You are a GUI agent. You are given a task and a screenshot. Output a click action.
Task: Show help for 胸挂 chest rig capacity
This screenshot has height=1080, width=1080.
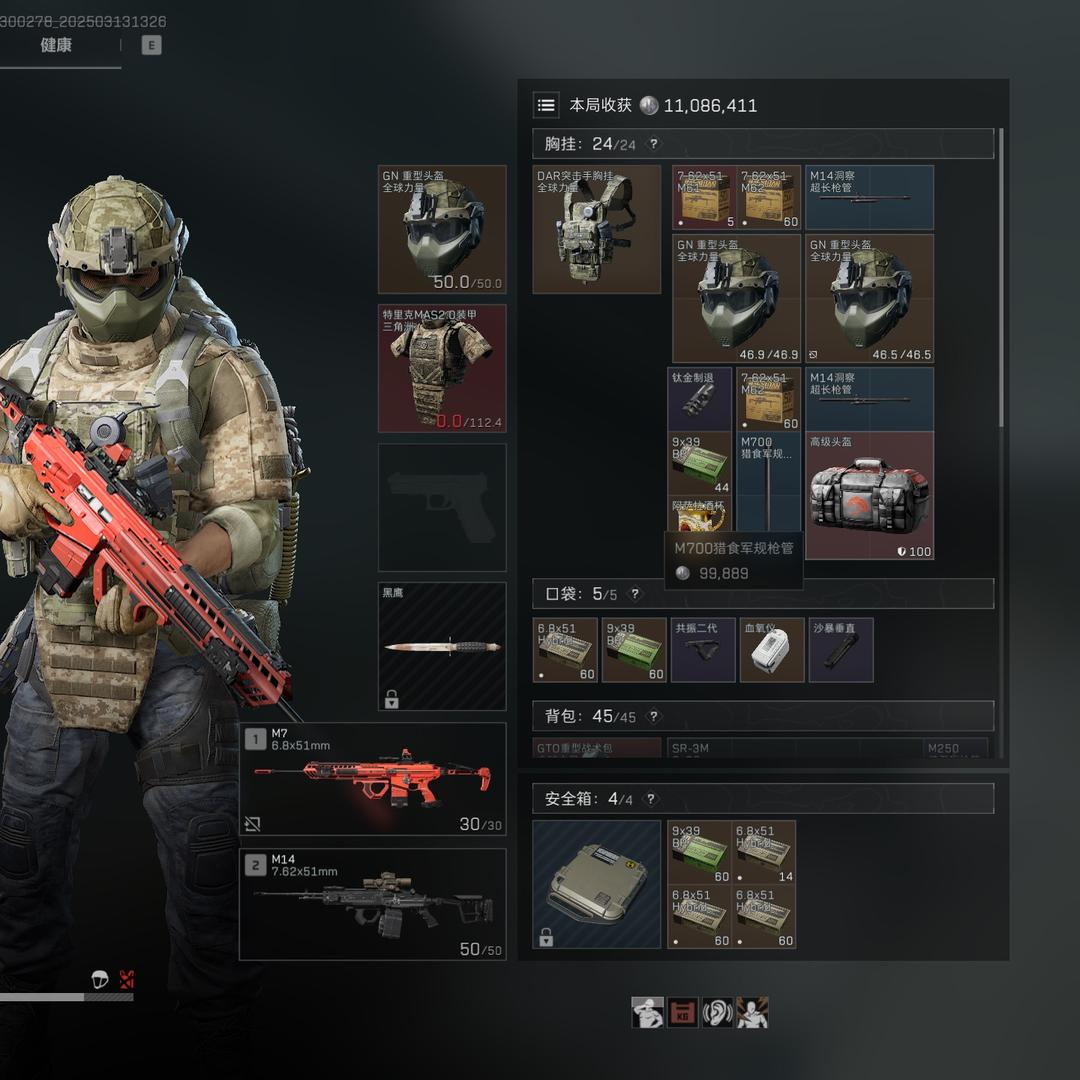point(654,144)
